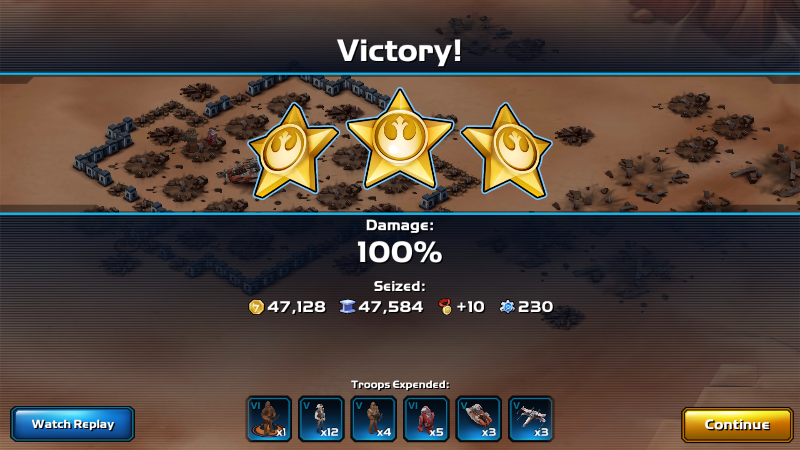
Task: Continue past the Victory screen
Action: click(x=737, y=424)
